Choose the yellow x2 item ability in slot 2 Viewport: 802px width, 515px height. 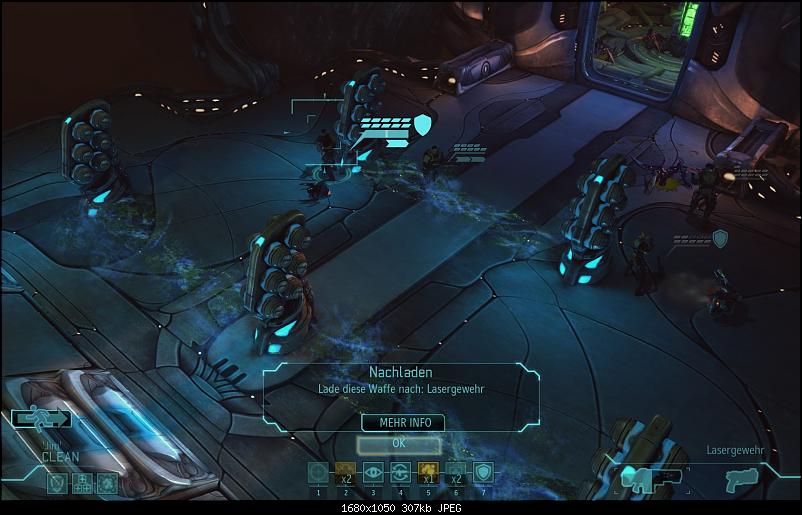[x=345, y=473]
